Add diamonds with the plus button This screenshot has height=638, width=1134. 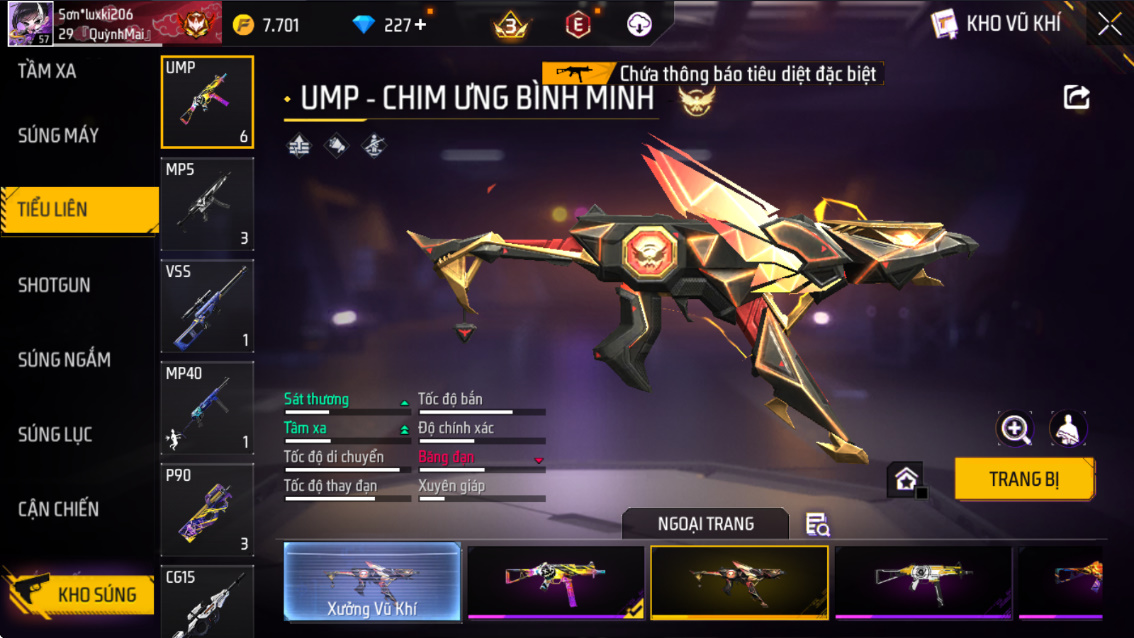tap(421, 25)
